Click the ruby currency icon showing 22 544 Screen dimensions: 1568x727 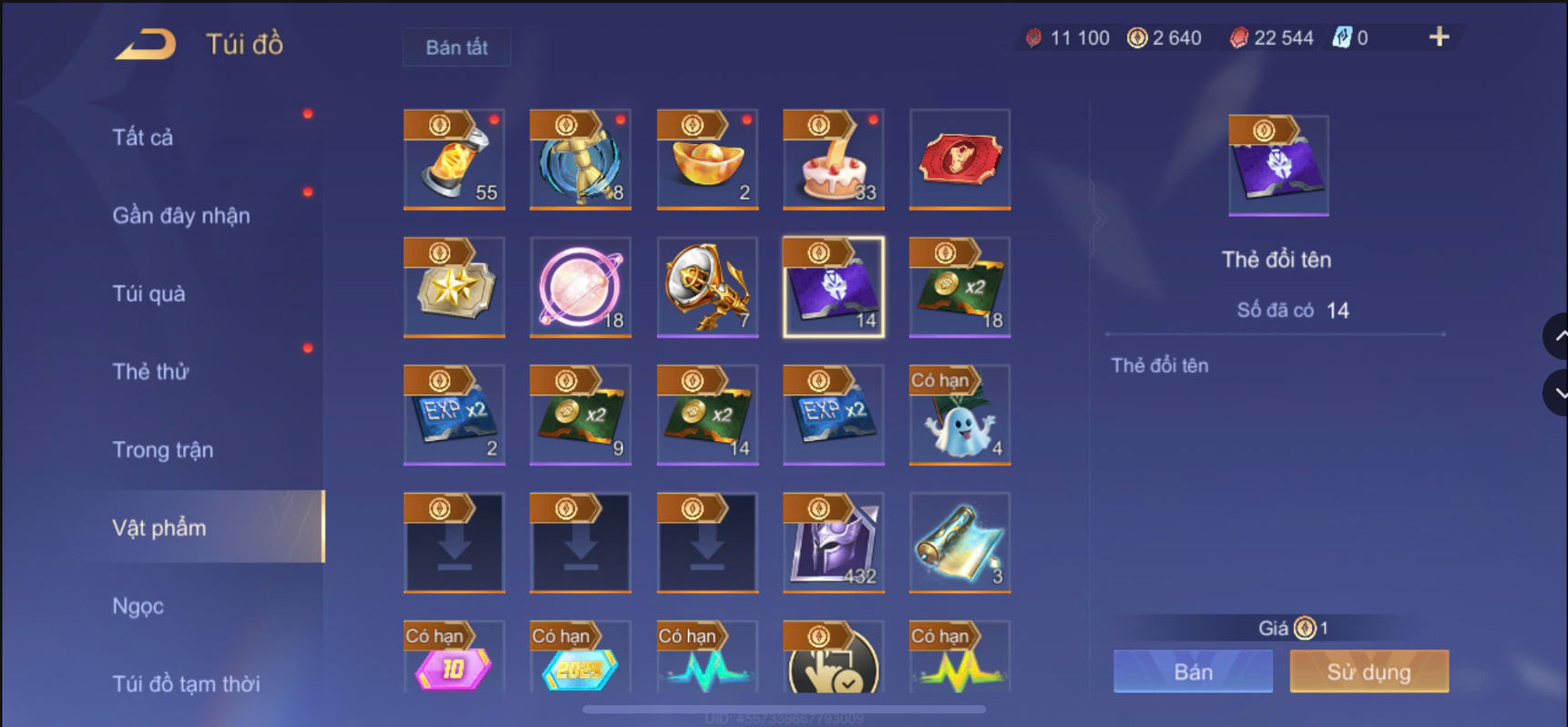pyautogui.click(x=1238, y=37)
